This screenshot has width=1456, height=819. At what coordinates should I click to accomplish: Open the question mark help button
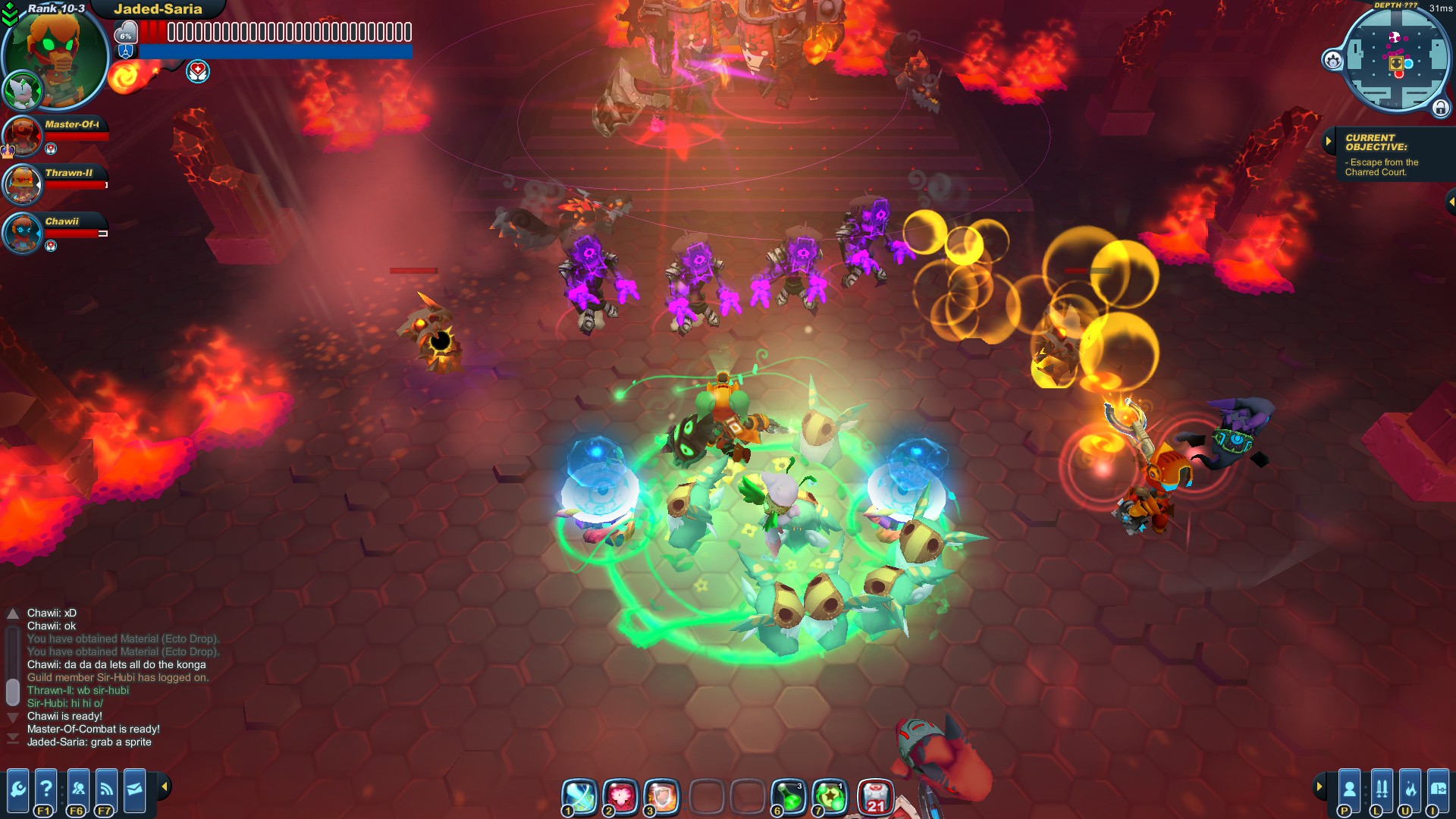coord(45,790)
